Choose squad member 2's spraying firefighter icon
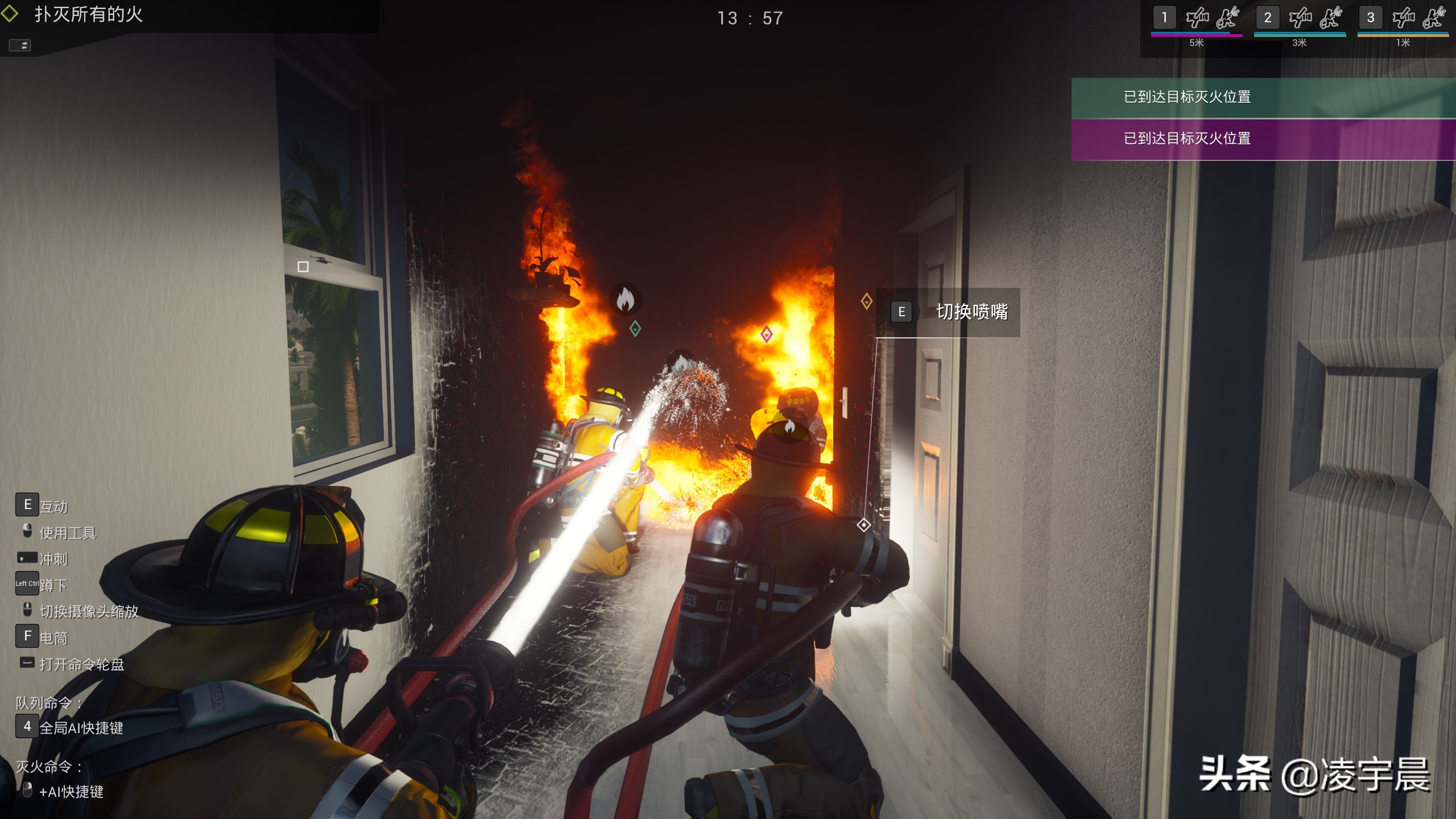This screenshot has width=1456, height=819. (x=1331, y=18)
